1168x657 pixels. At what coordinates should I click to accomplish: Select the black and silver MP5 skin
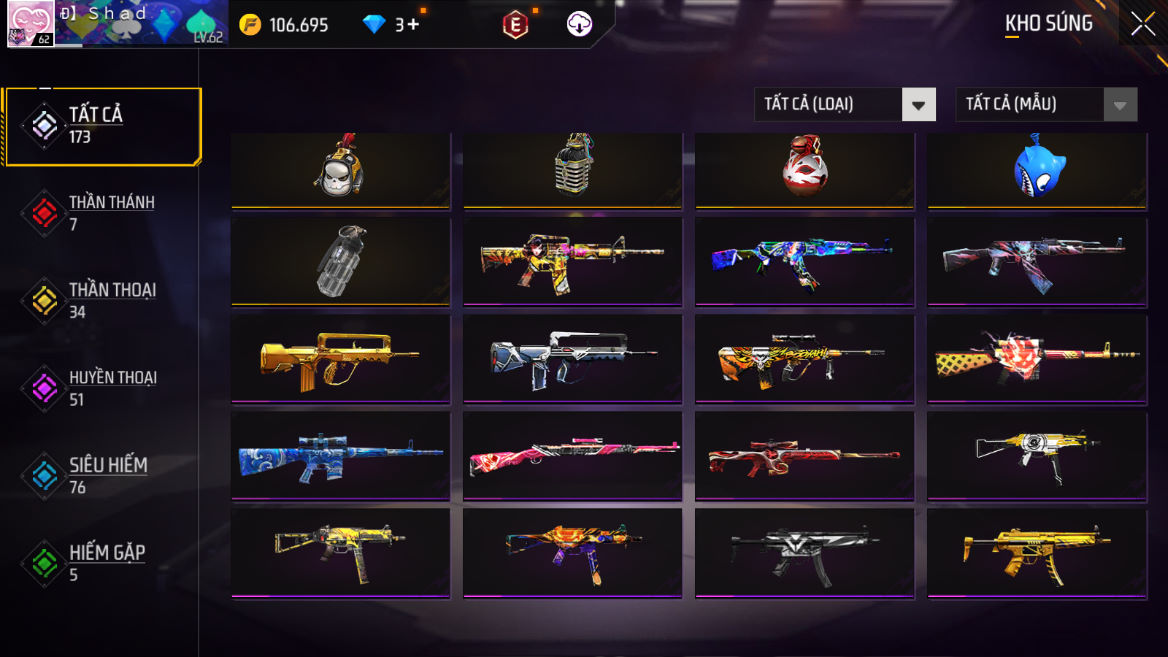(804, 552)
